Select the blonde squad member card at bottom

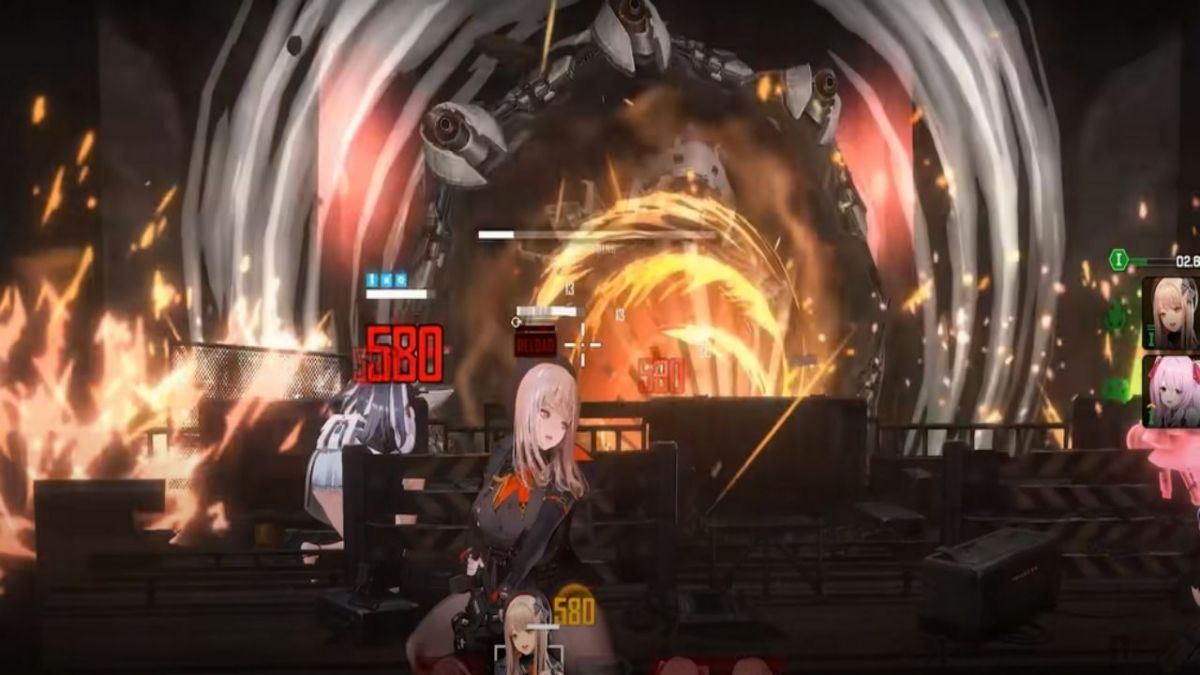point(528,638)
